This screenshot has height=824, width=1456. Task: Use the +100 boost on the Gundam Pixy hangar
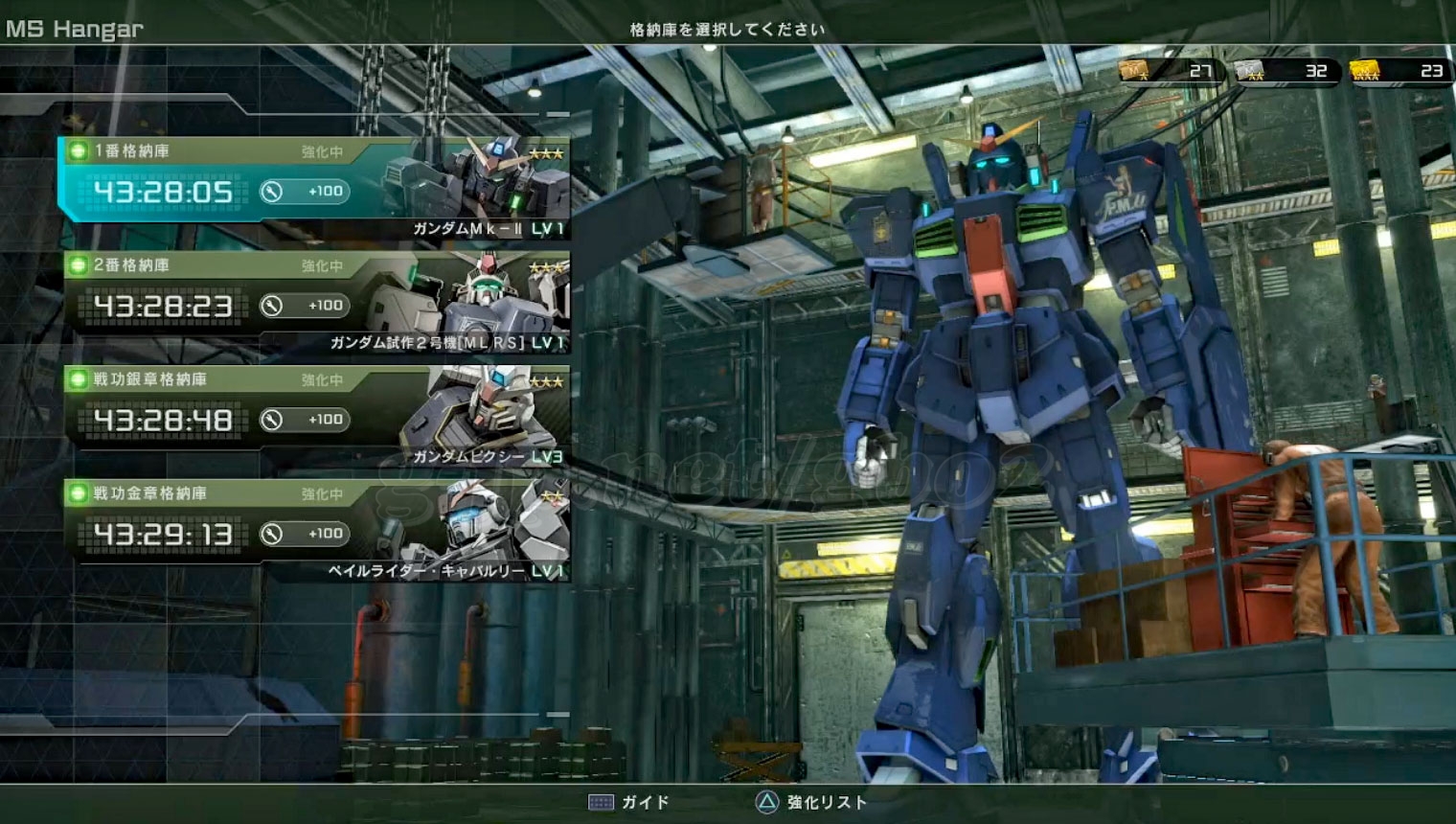click(305, 420)
